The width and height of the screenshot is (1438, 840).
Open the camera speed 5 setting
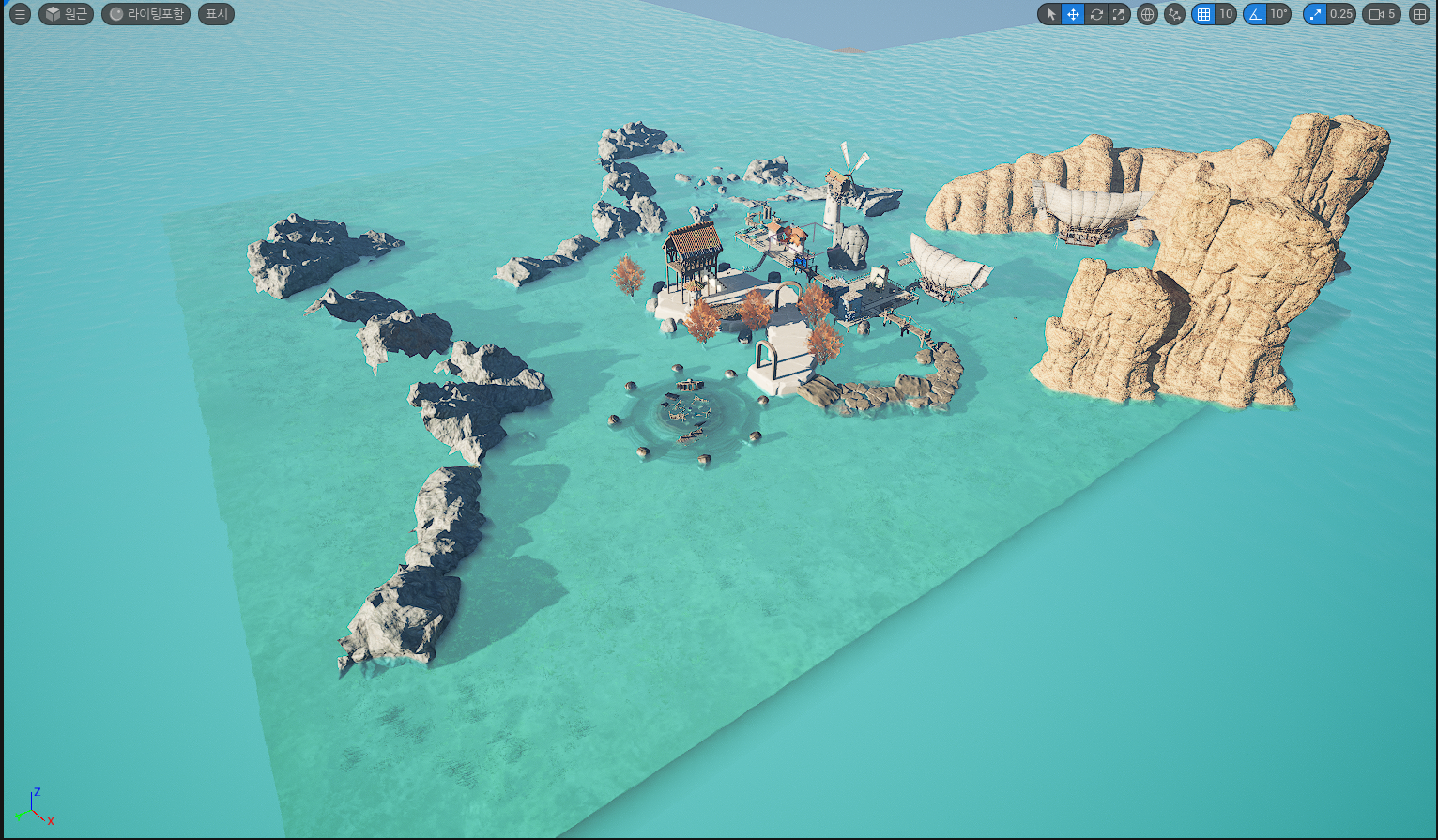tap(1382, 14)
